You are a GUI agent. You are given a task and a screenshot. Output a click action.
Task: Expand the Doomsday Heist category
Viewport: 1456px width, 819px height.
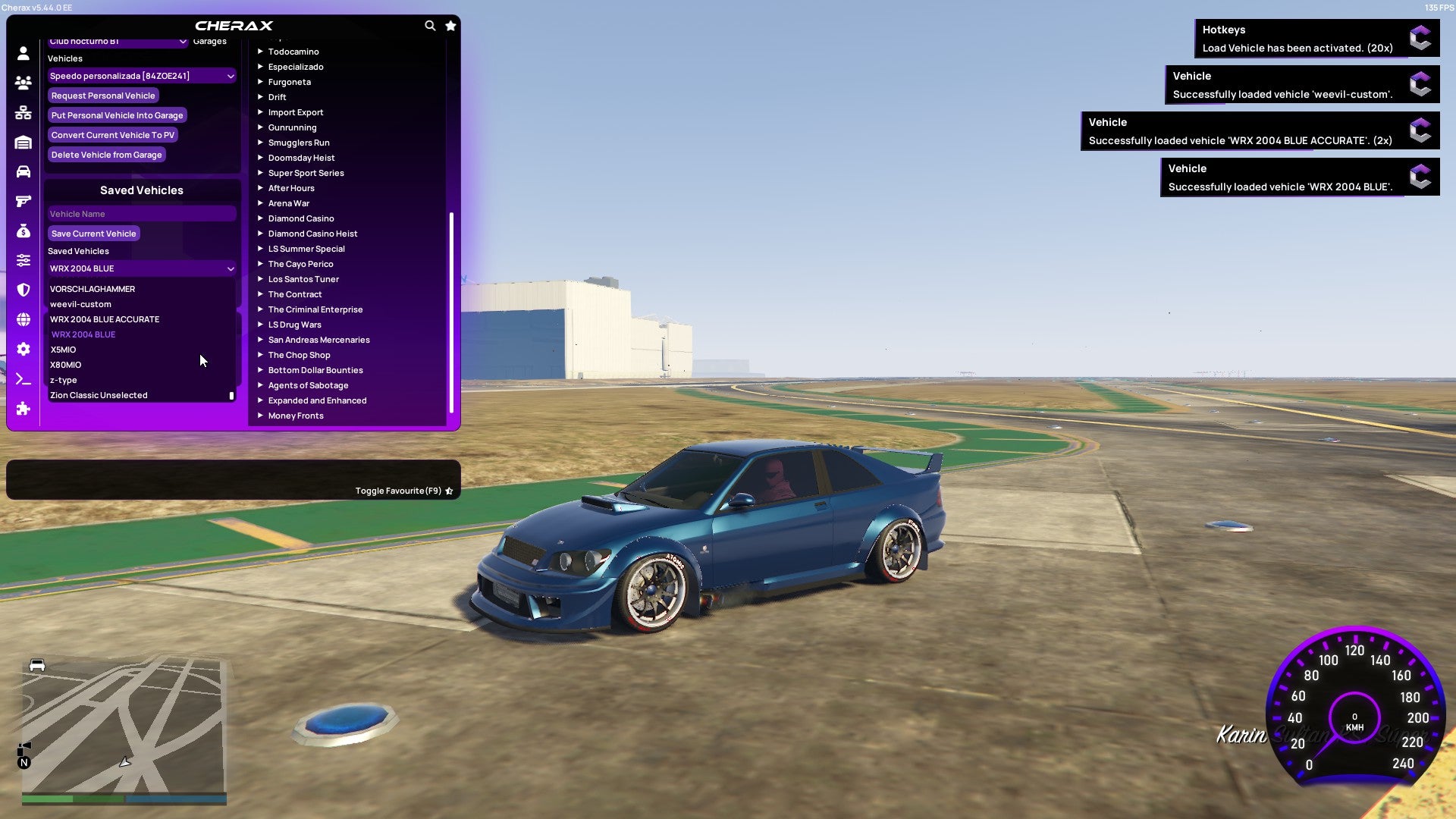tap(300, 157)
